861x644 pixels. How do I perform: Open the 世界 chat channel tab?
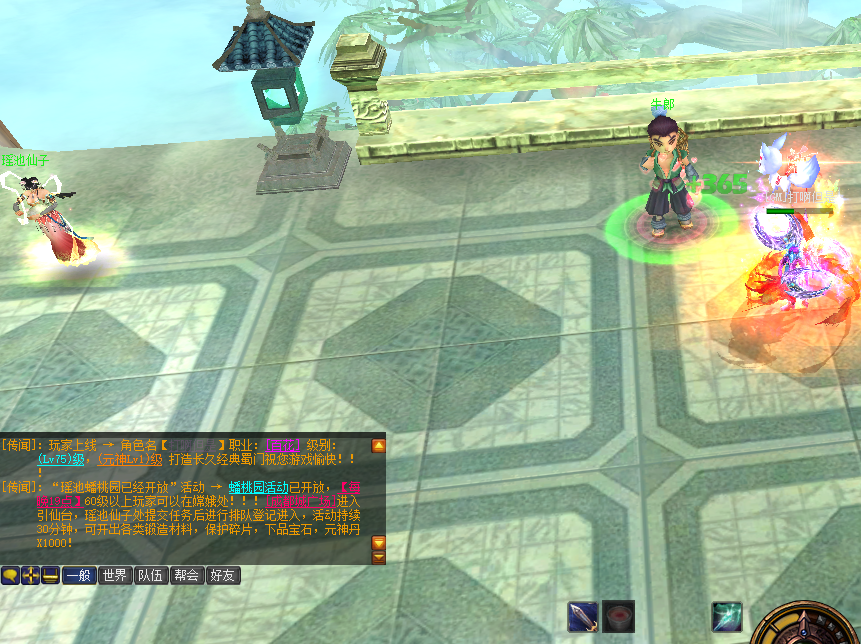115,575
